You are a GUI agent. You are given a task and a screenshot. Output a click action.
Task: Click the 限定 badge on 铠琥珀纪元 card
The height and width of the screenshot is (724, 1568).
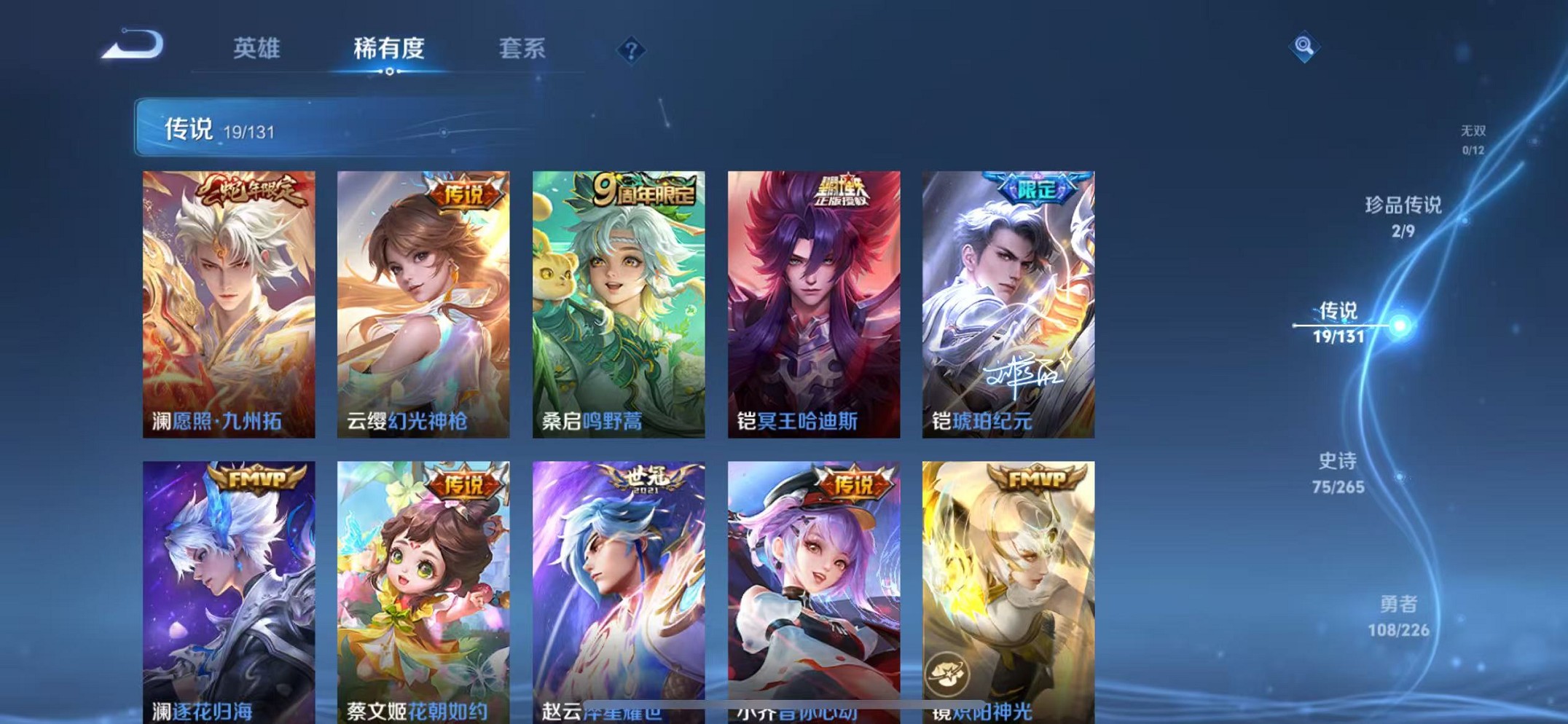coord(1038,188)
